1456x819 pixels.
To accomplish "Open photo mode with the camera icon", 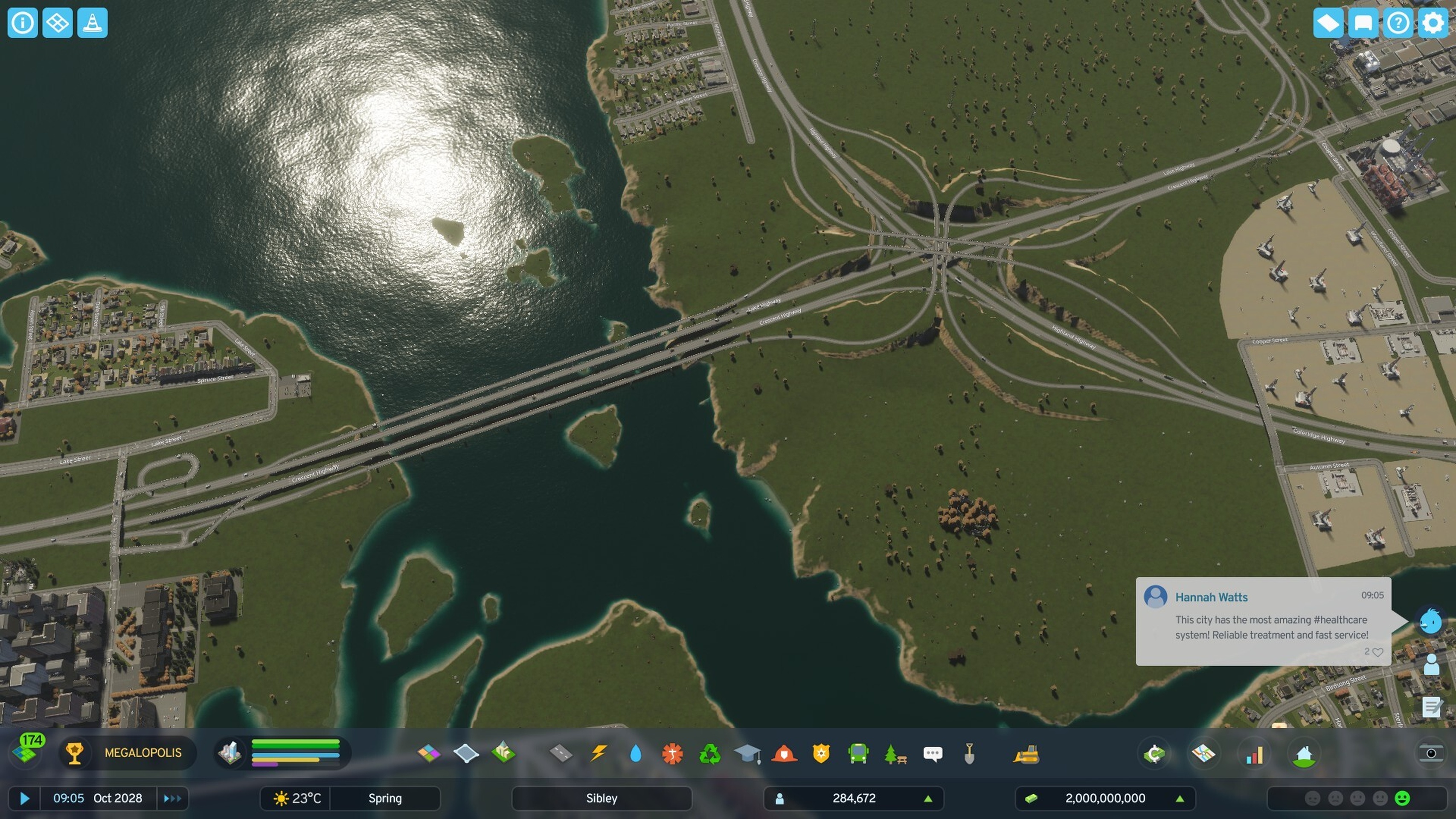I will tap(1430, 753).
